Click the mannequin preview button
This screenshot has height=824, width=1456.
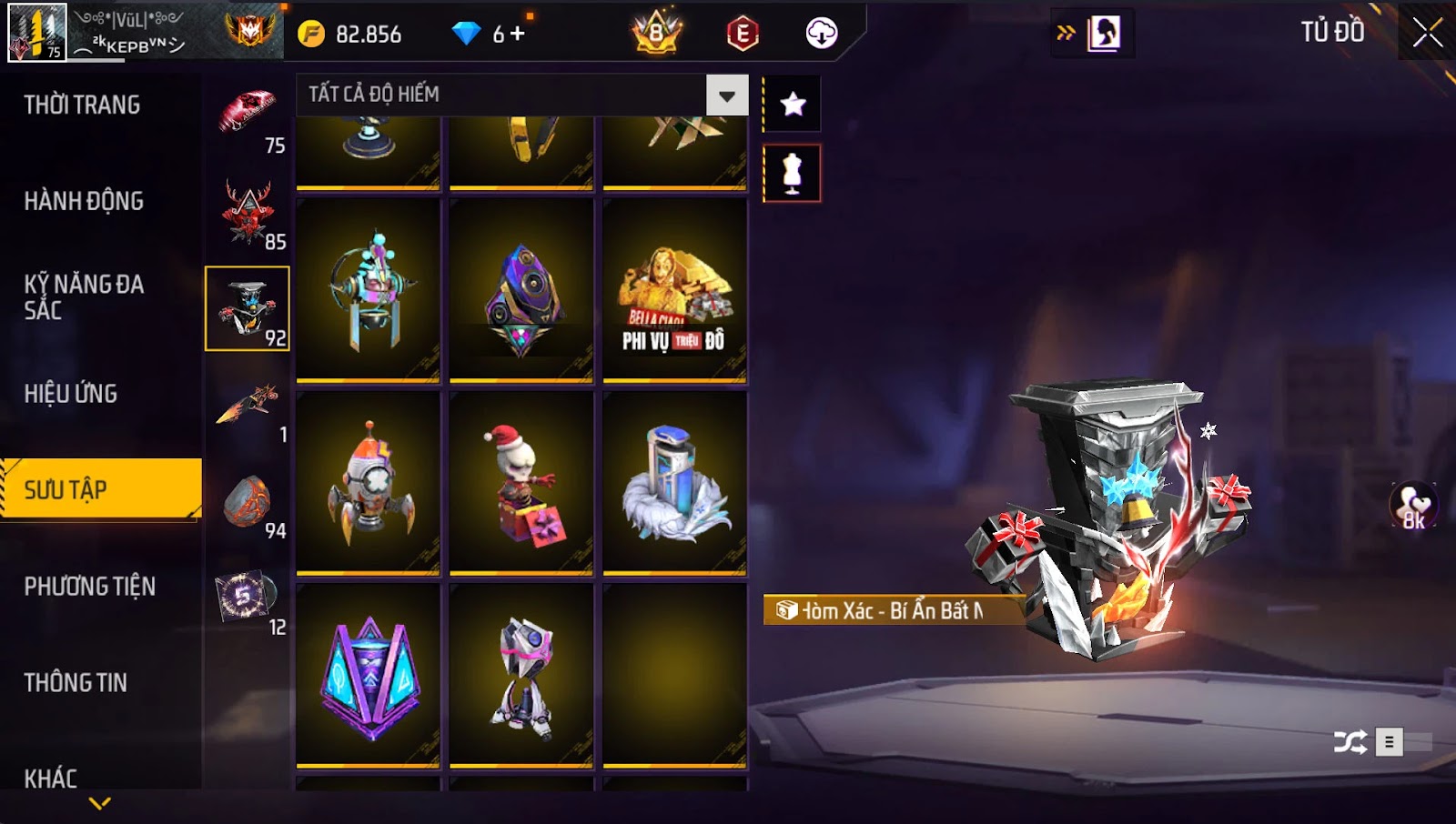792,174
